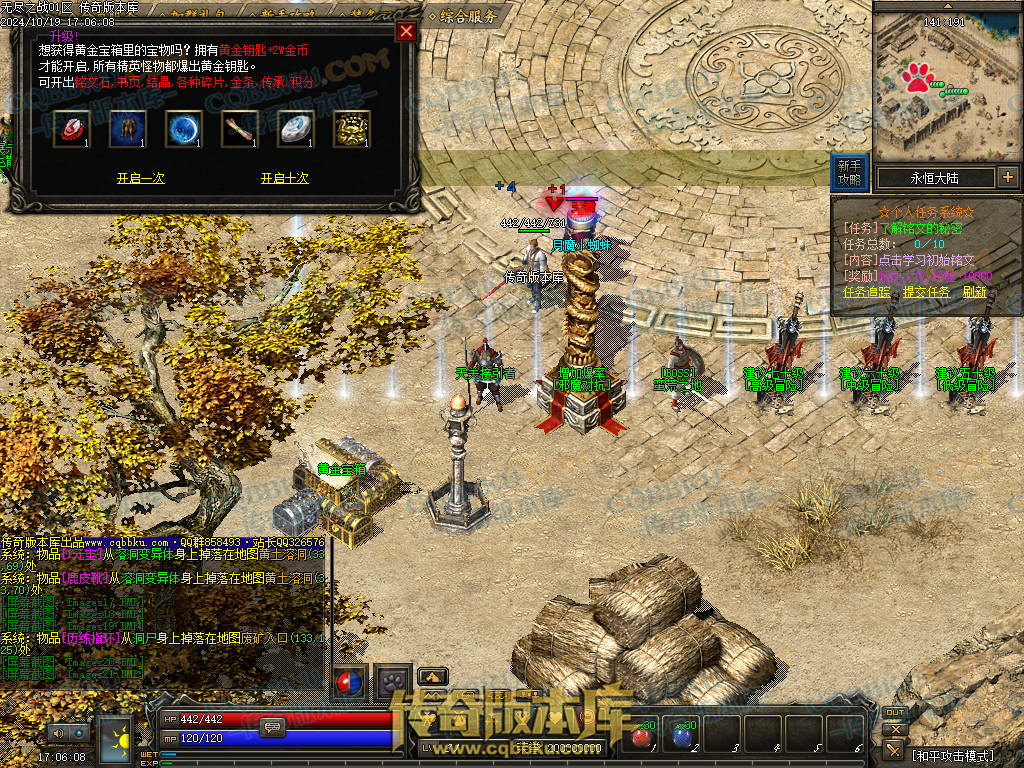Image resolution: width=1024 pixels, height=768 pixels.
Task: Select the golden mask reward icon
Action: point(352,129)
